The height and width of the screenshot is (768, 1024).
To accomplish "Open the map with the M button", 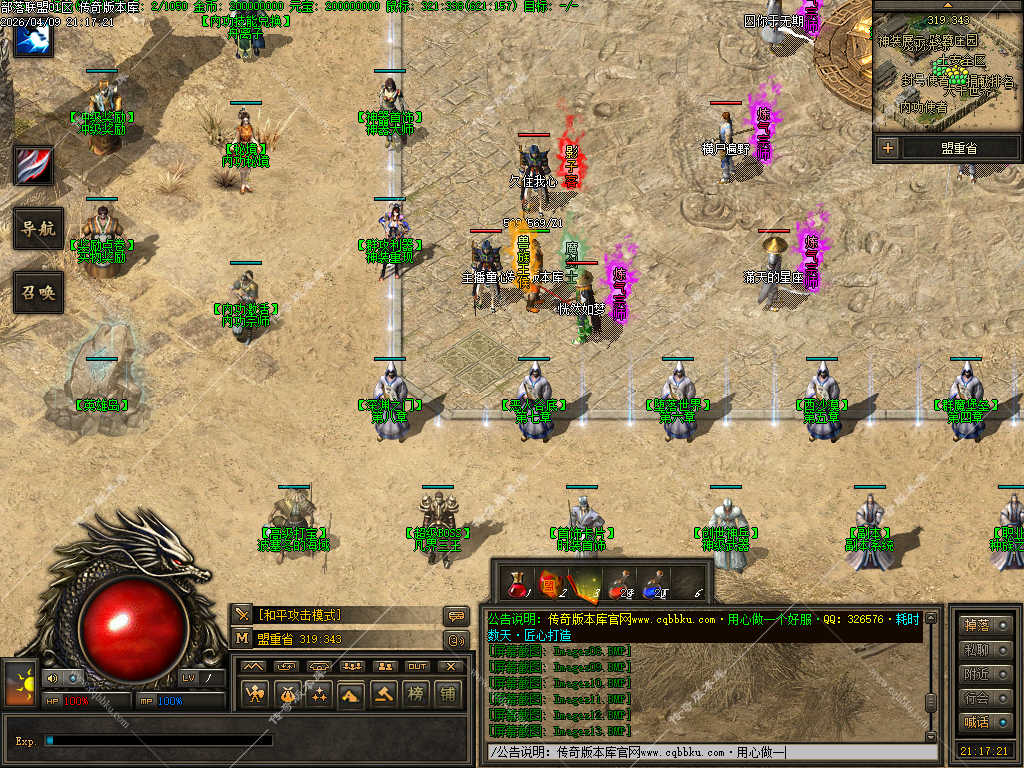I will (x=243, y=639).
